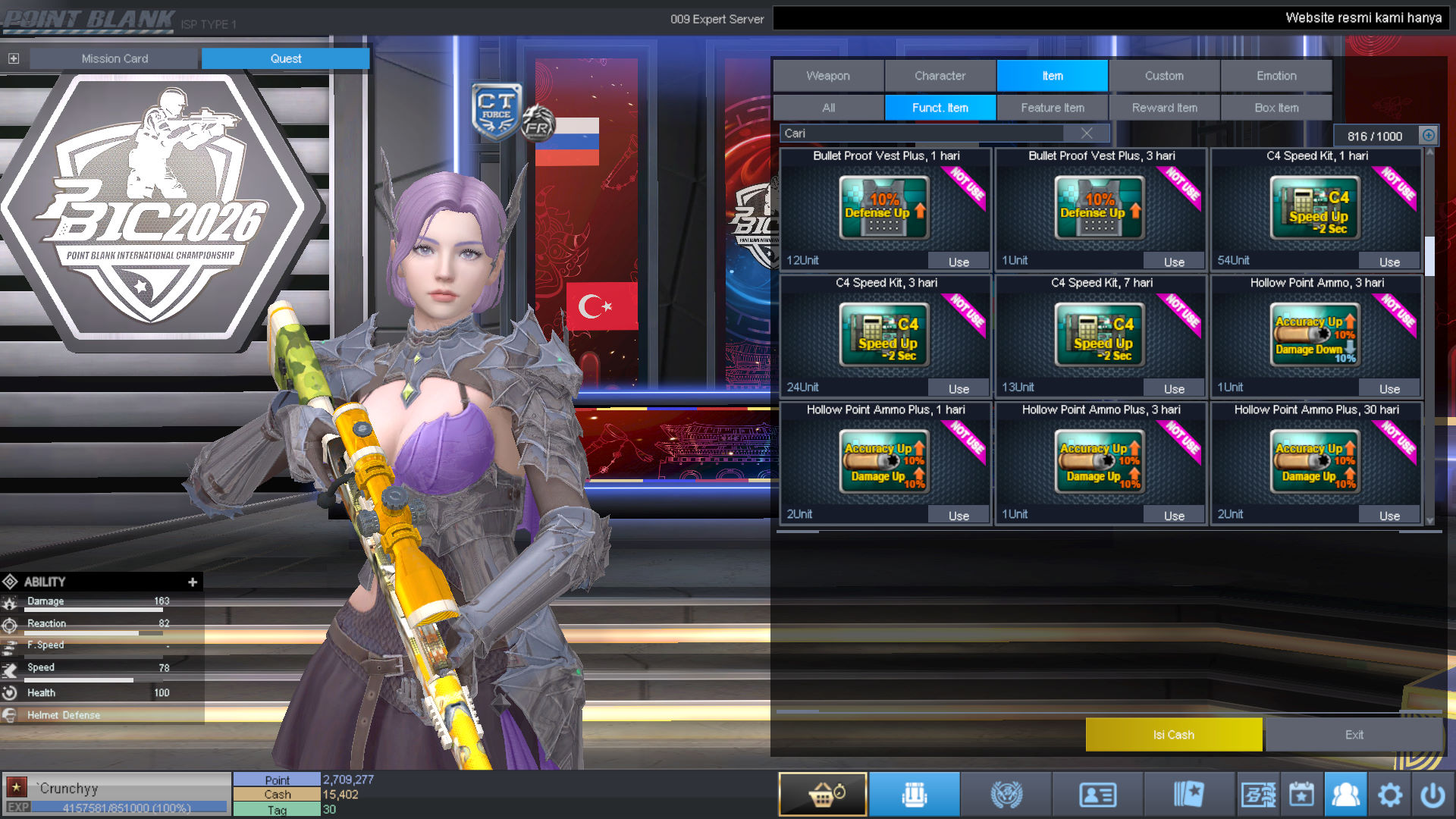This screenshot has width=1456, height=819.
Task: Use Bullet Proof Vest Plus, 1 hari
Action: pos(959,262)
